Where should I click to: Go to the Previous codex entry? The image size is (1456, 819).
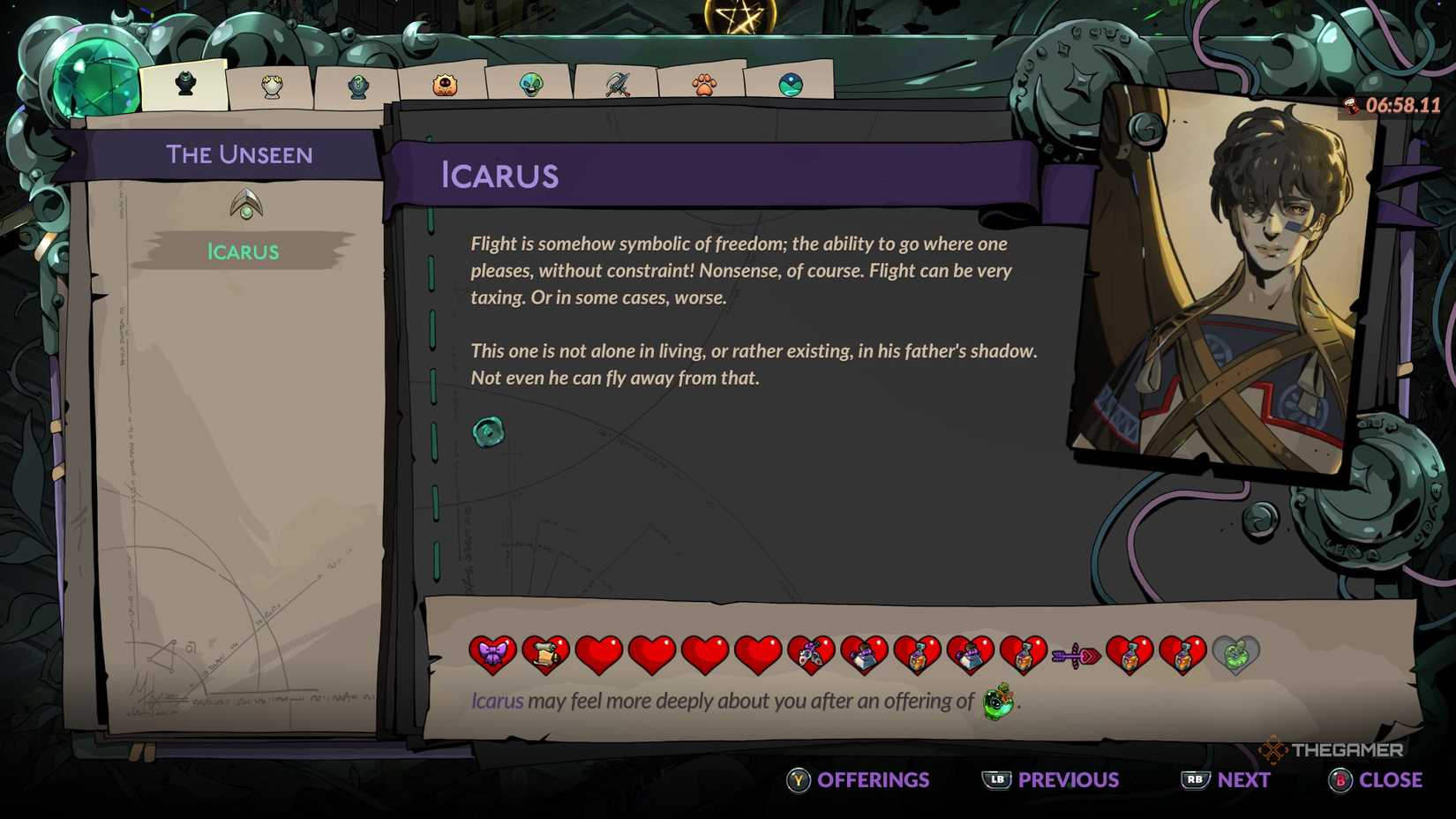click(1051, 780)
